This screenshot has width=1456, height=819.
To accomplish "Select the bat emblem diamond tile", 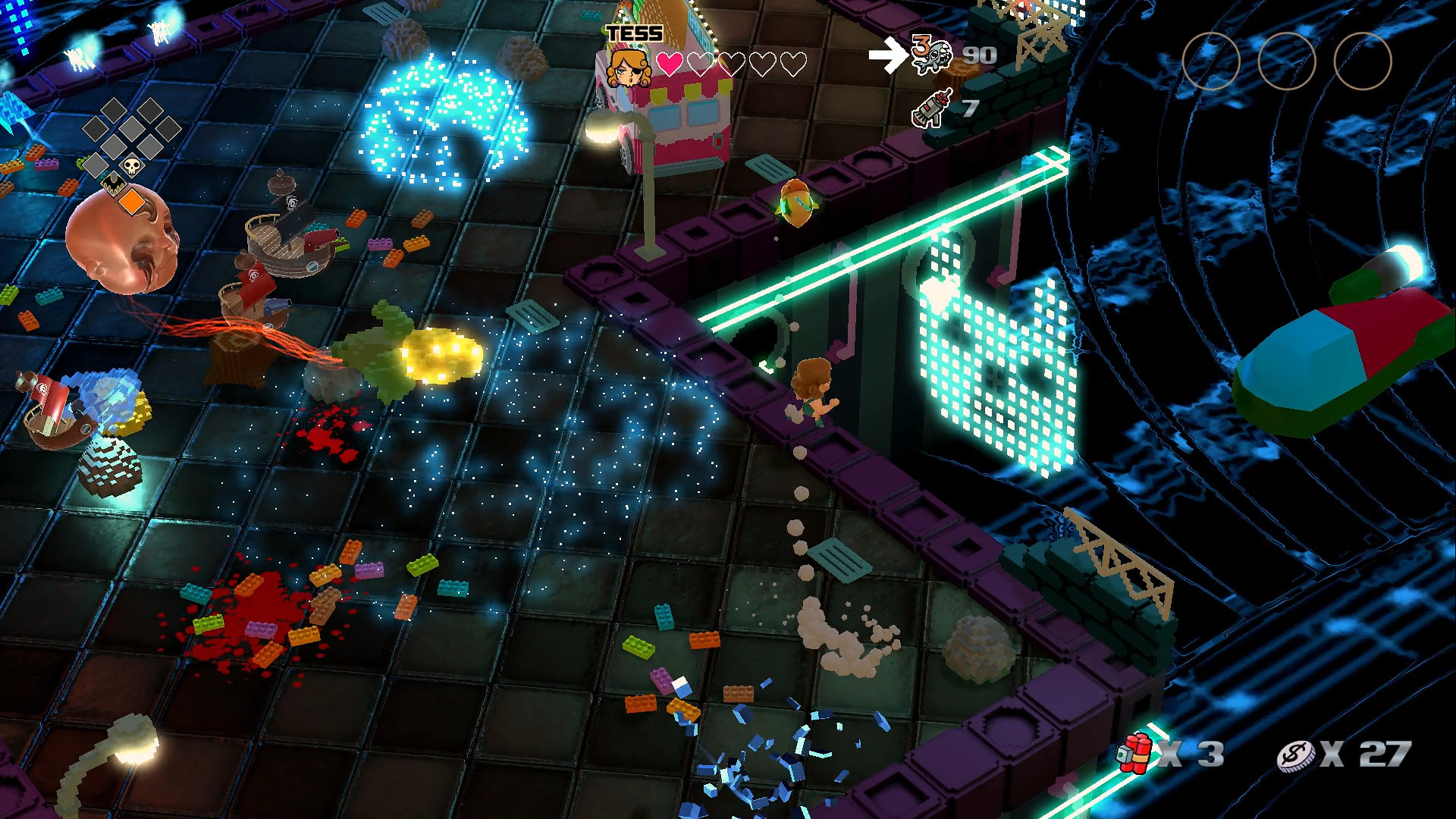I will [113, 184].
